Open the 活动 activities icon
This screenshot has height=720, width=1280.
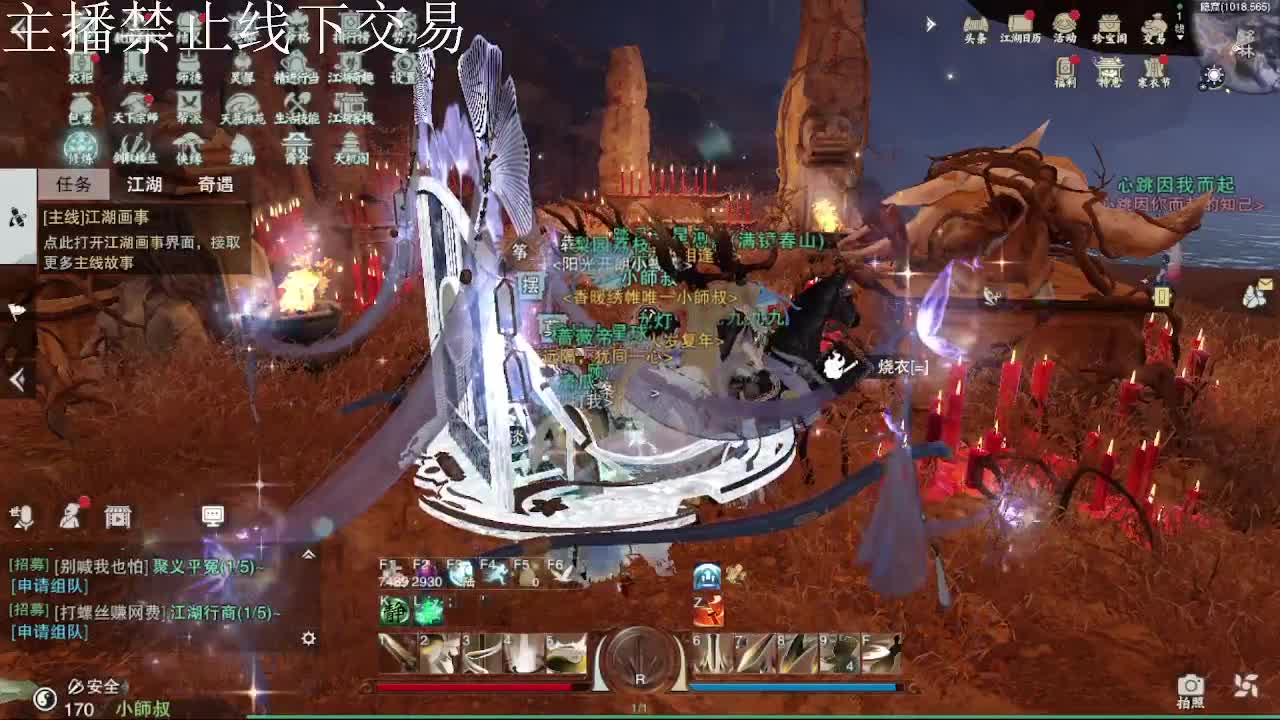click(1064, 22)
